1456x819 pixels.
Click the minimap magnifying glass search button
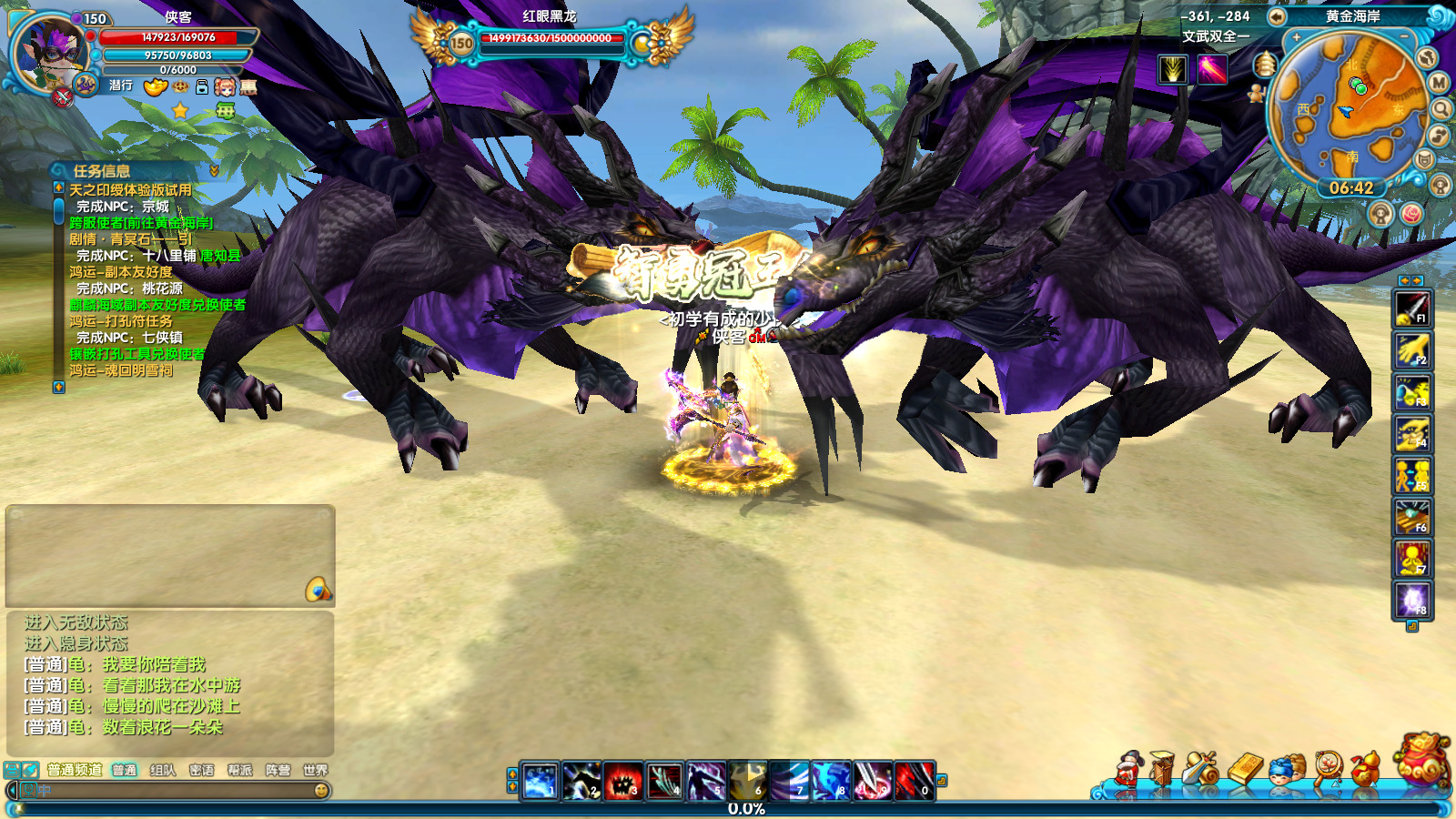point(1441,110)
